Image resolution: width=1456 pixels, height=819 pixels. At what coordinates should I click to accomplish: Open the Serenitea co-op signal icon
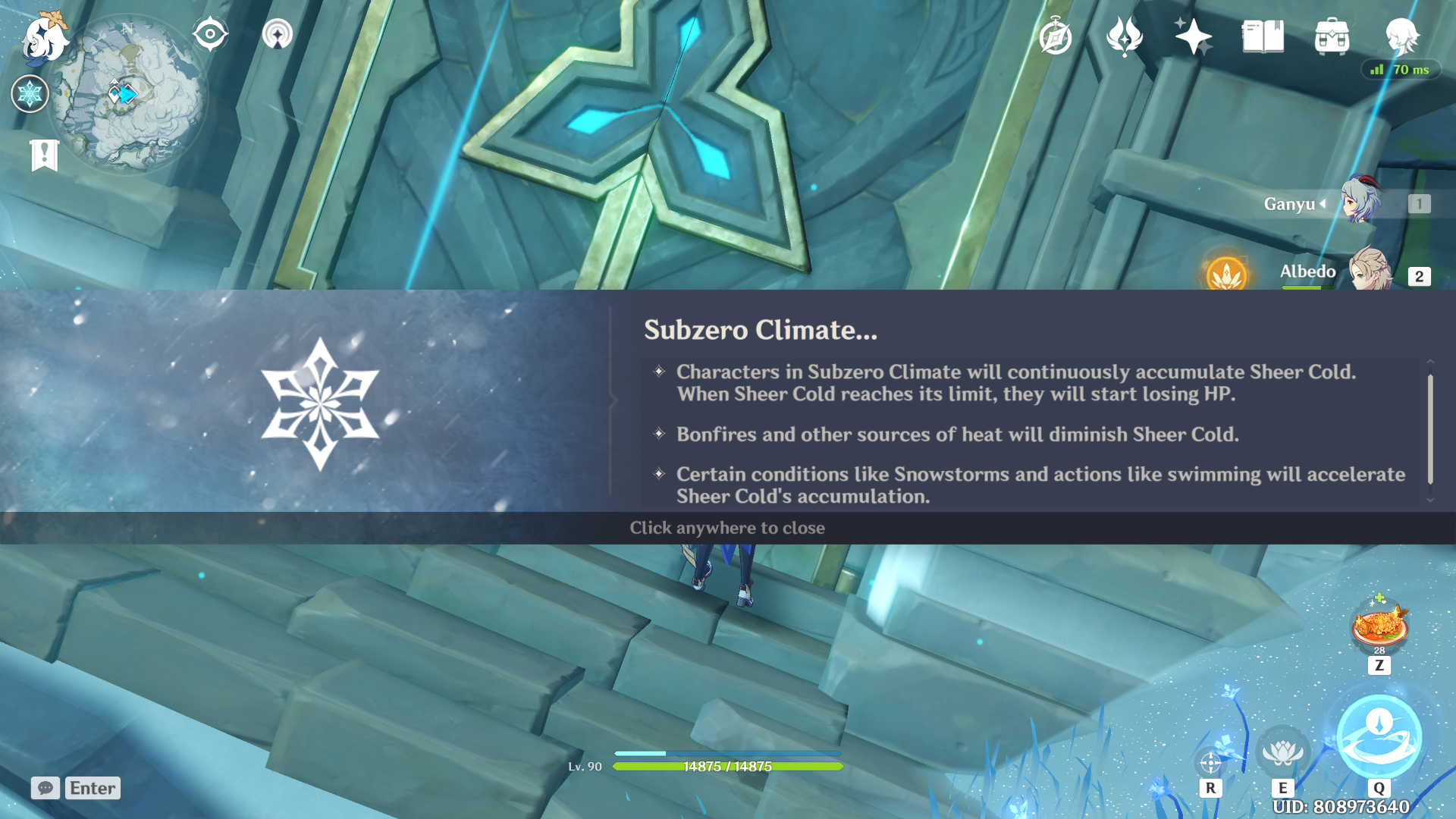278,34
